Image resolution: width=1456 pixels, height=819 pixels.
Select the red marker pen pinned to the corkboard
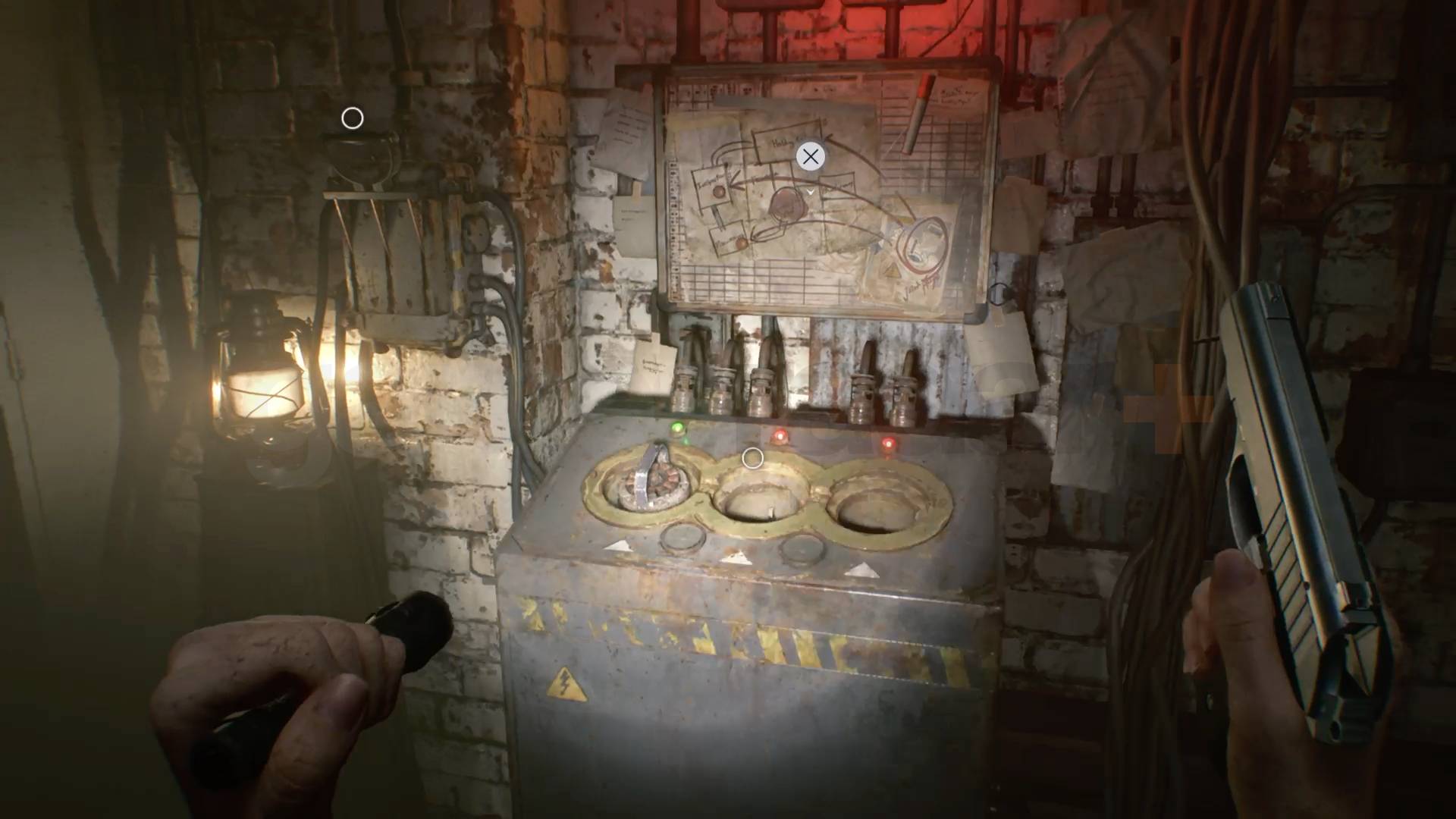(x=921, y=108)
